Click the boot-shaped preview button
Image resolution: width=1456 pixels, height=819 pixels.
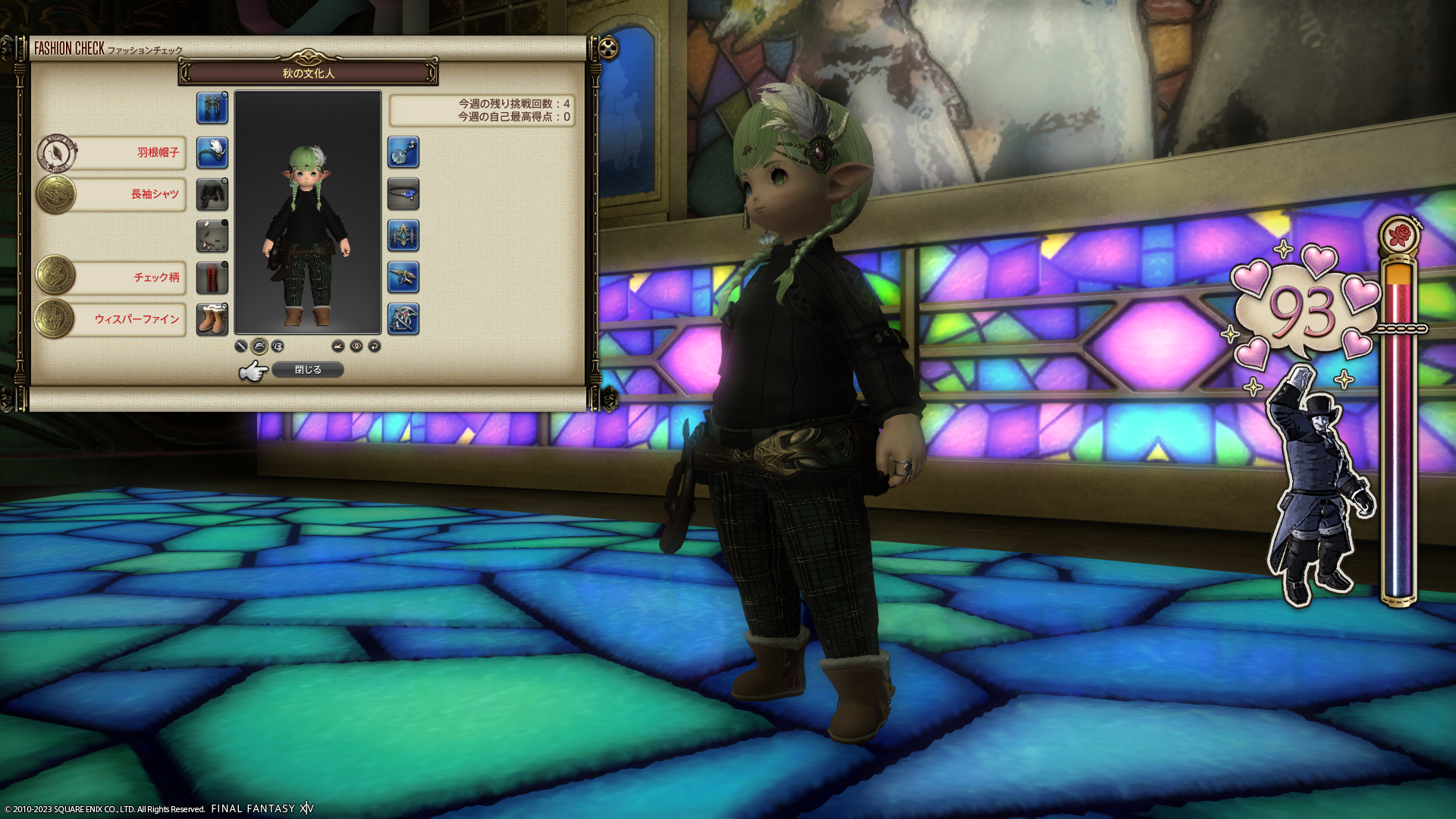click(338, 346)
